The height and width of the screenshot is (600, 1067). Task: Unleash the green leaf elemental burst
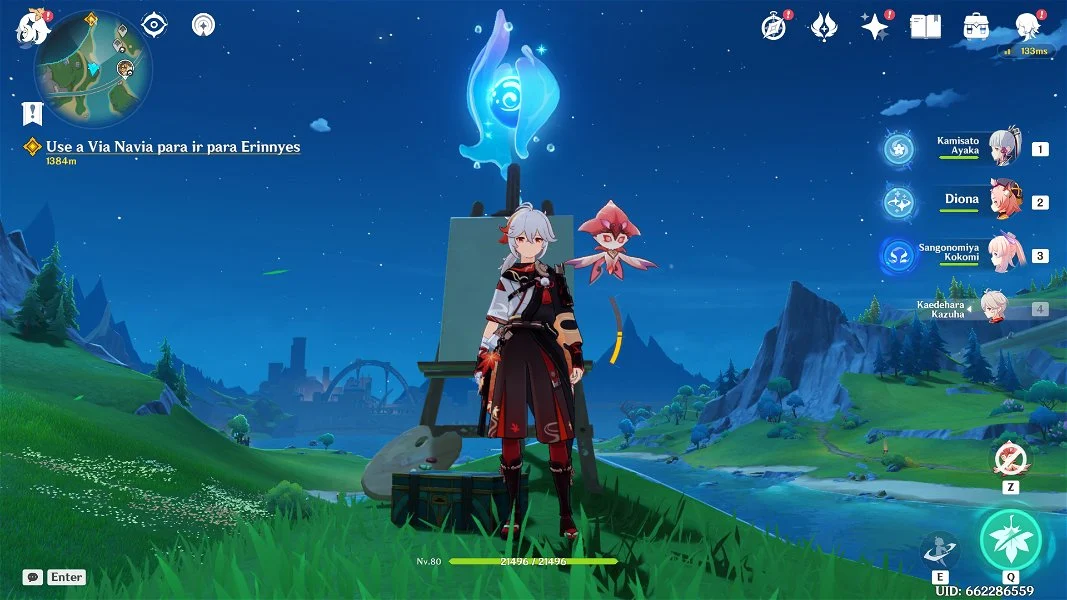1010,540
